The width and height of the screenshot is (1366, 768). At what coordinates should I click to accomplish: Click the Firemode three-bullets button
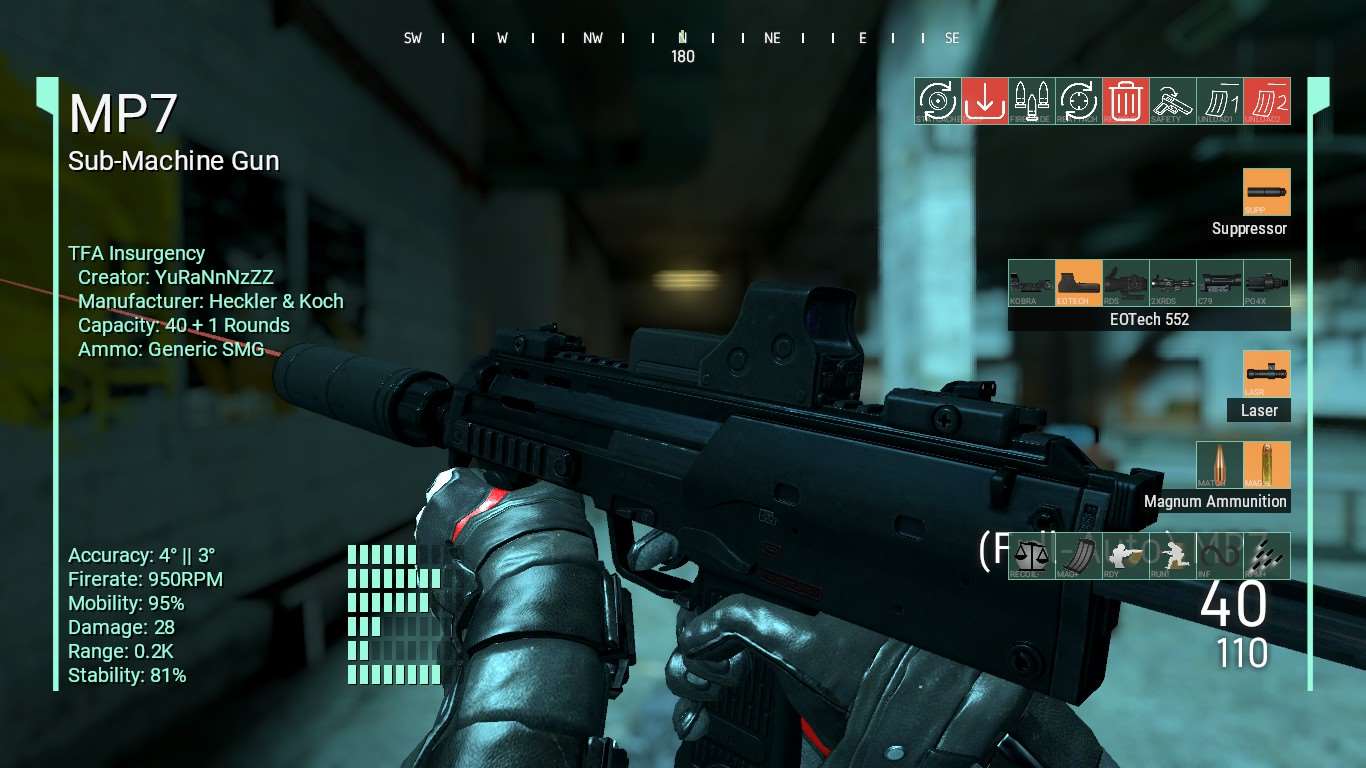point(1032,101)
